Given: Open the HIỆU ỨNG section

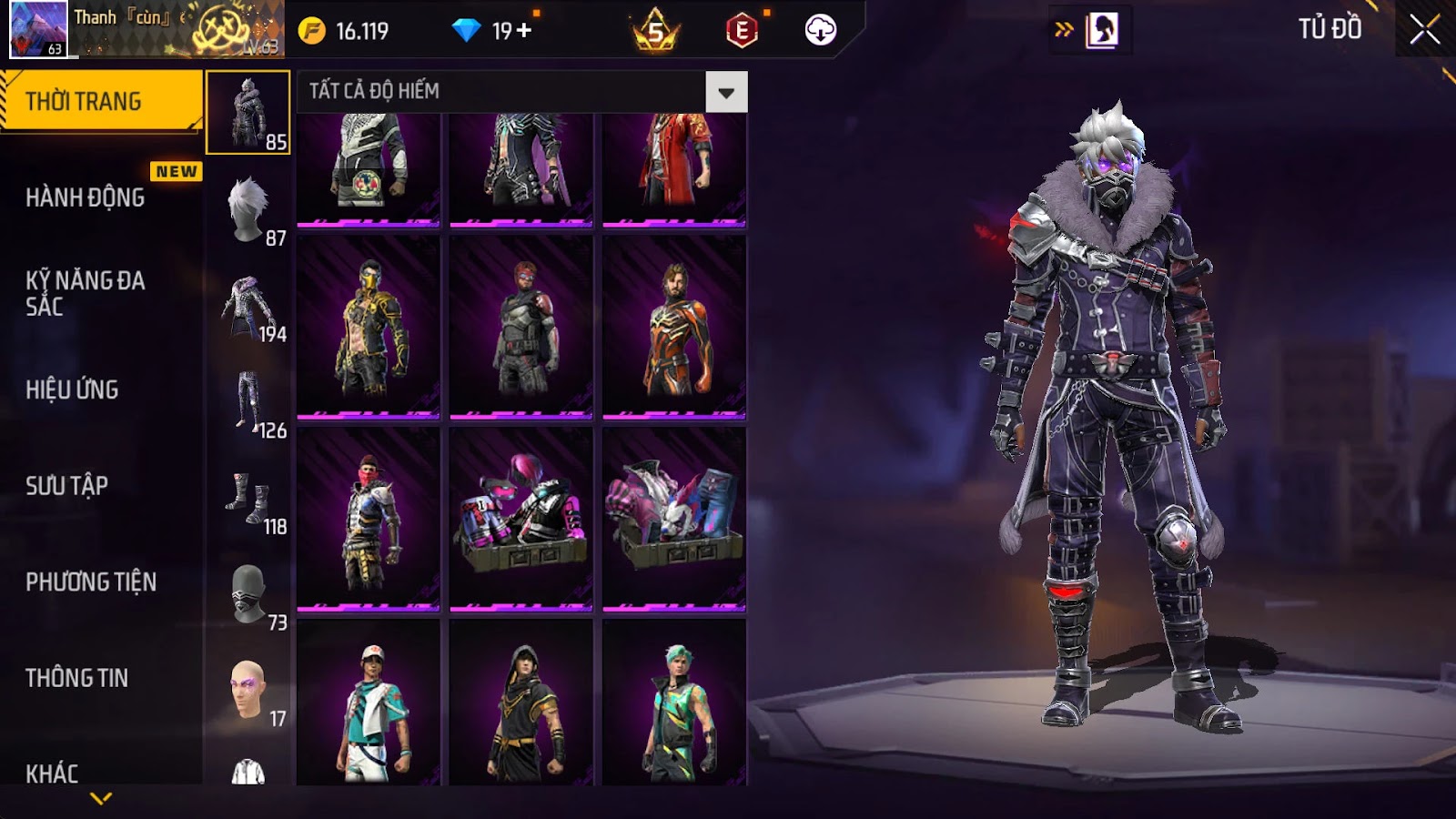Looking at the screenshot, I should click(x=73, y=389).
